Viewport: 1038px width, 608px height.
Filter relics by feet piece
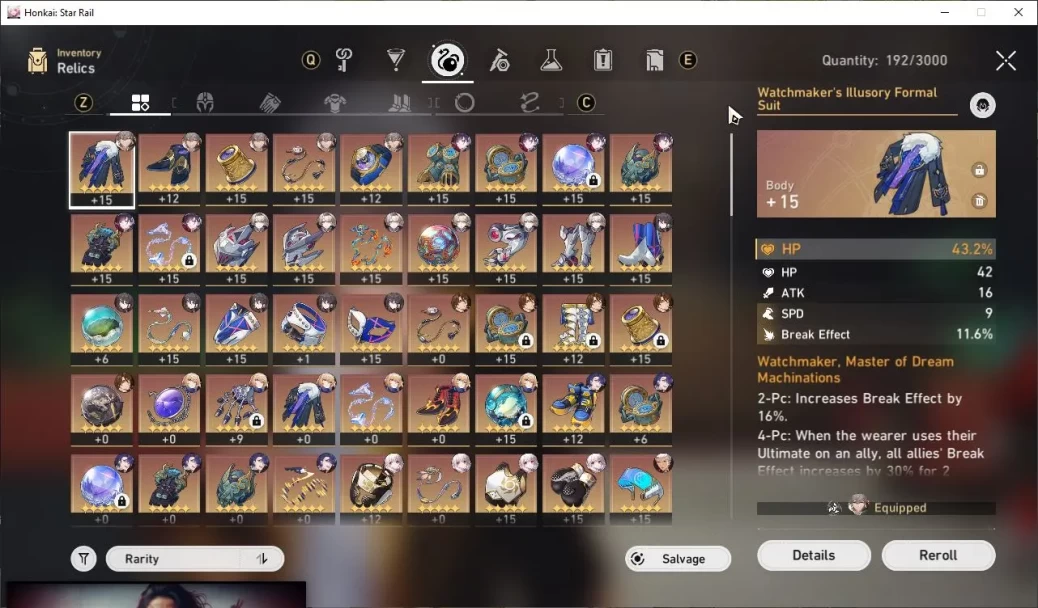point(400,103)
